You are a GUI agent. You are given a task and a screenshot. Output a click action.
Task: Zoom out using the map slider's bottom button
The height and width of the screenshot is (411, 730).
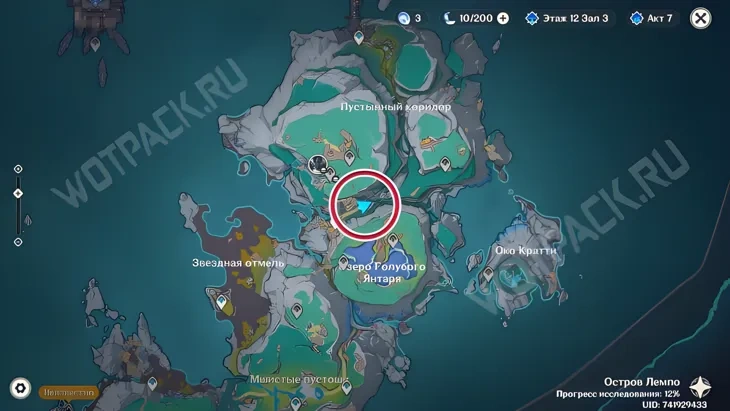click(18, 242)
